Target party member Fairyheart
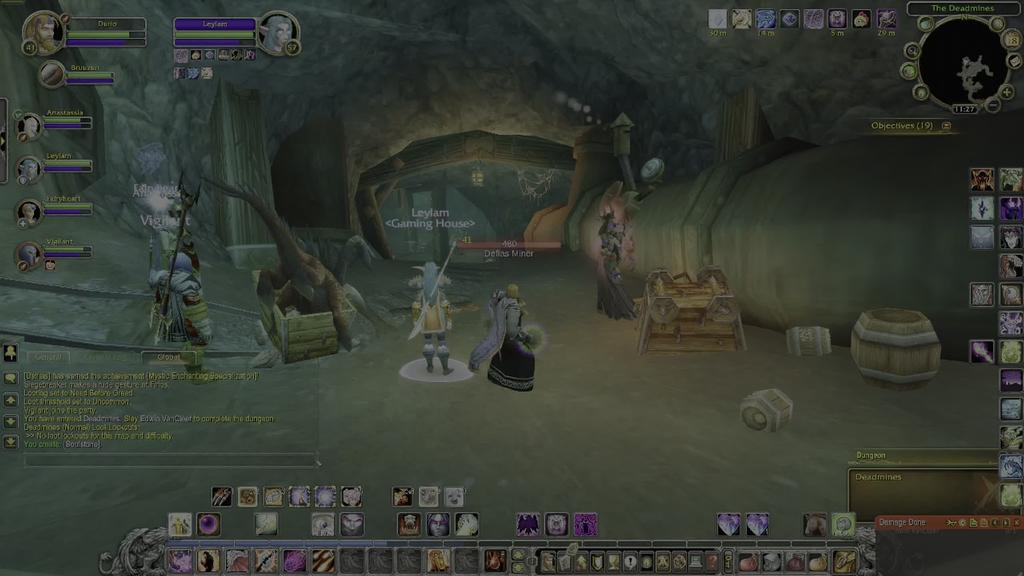Viewport: 1024px width, 576px height. click(29, 211)
